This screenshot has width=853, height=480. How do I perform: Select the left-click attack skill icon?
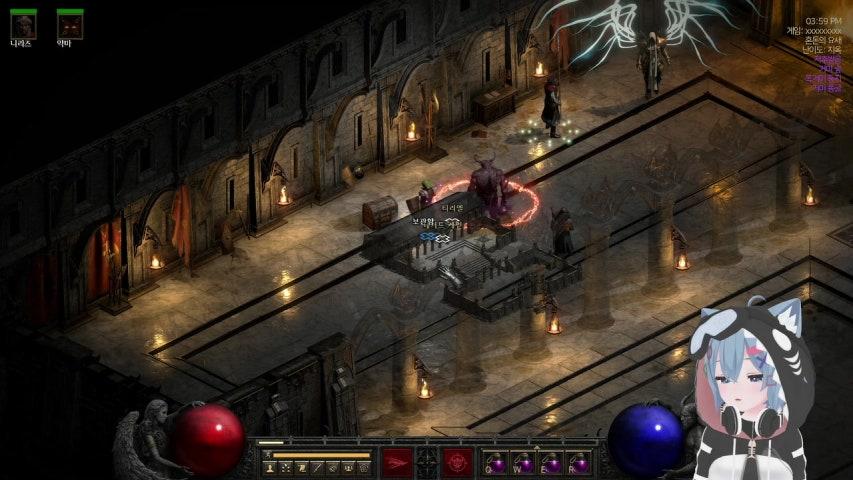[x=398, y=462]
